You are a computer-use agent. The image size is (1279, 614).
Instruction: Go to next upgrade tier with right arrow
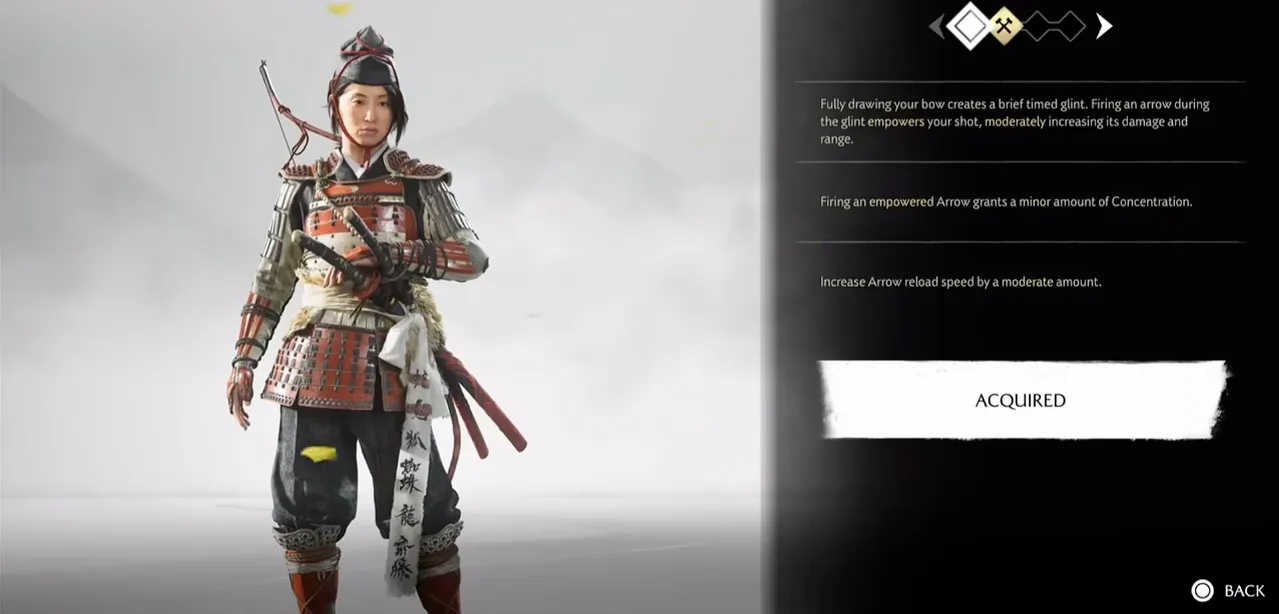(1103, 26)
